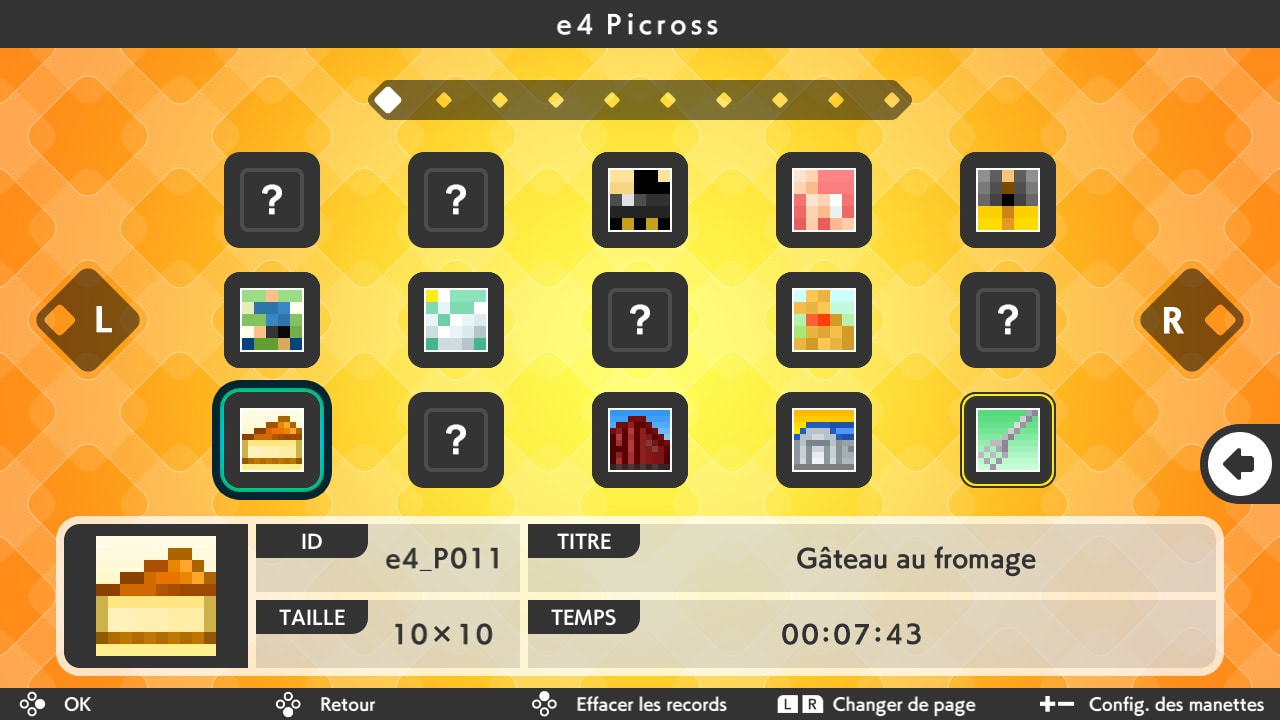Click the cheesecake preview in the info panel

pos(155,595)
